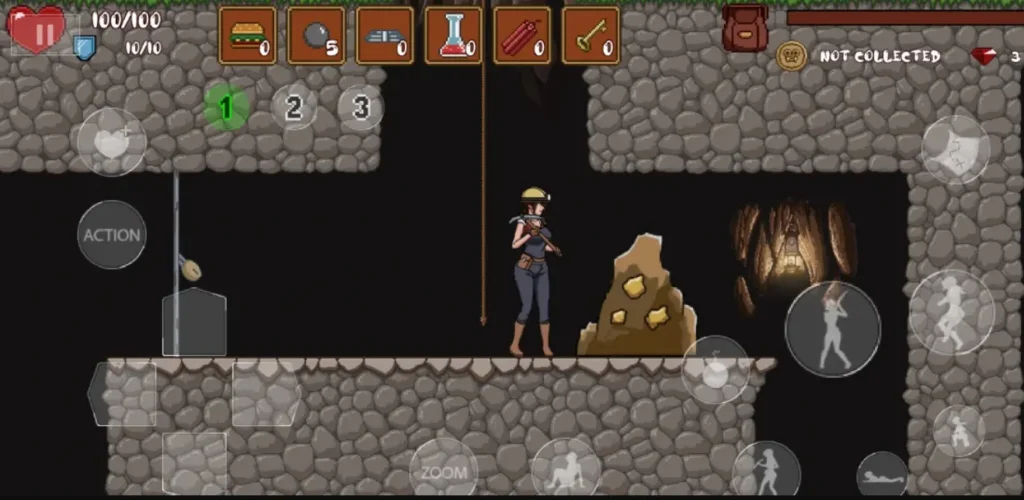Use the red potion flask slot
Image resolution: width=1024 pixels, height=500 pixels.
453,36
